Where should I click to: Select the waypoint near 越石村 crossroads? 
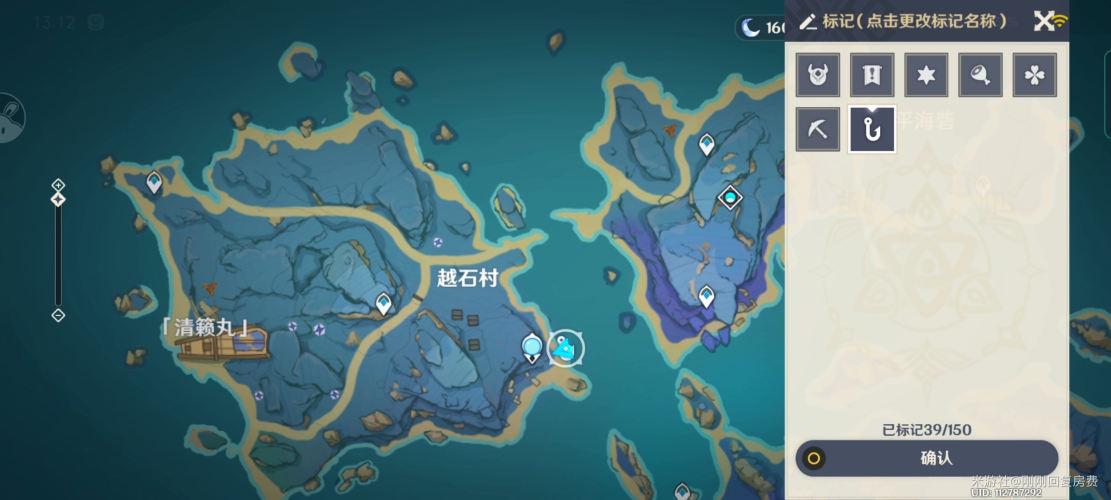[383, 303]
